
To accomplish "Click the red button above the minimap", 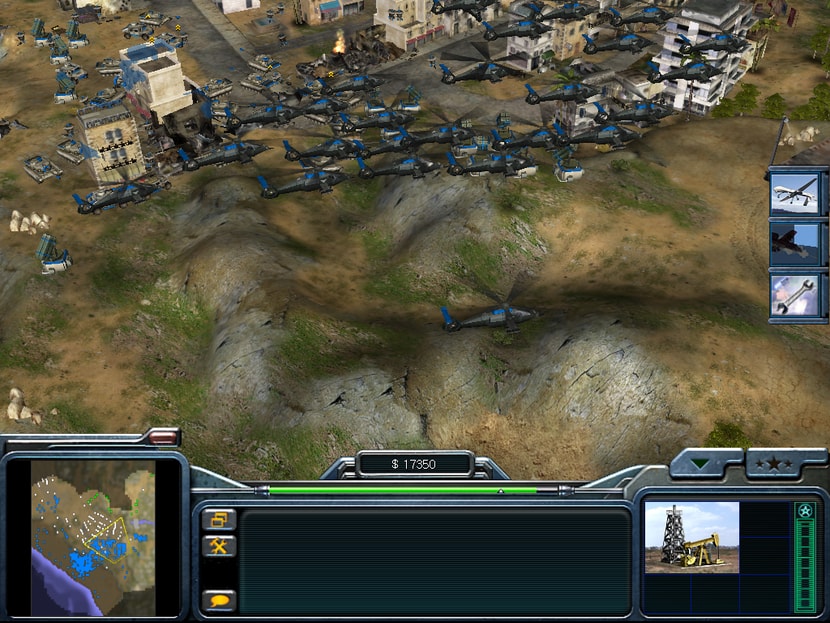I will coord(161,437).
